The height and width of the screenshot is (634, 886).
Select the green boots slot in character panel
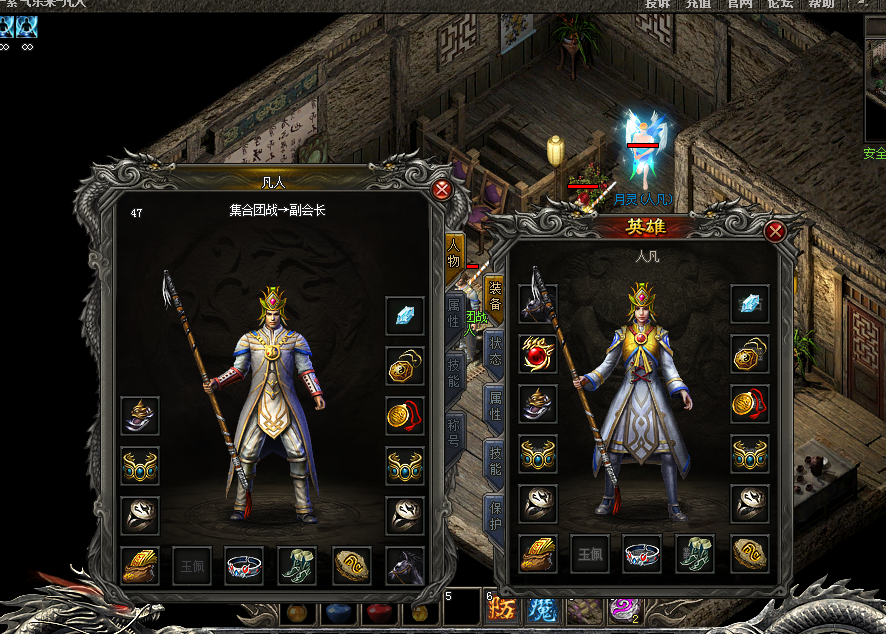(x=297, y=566)
